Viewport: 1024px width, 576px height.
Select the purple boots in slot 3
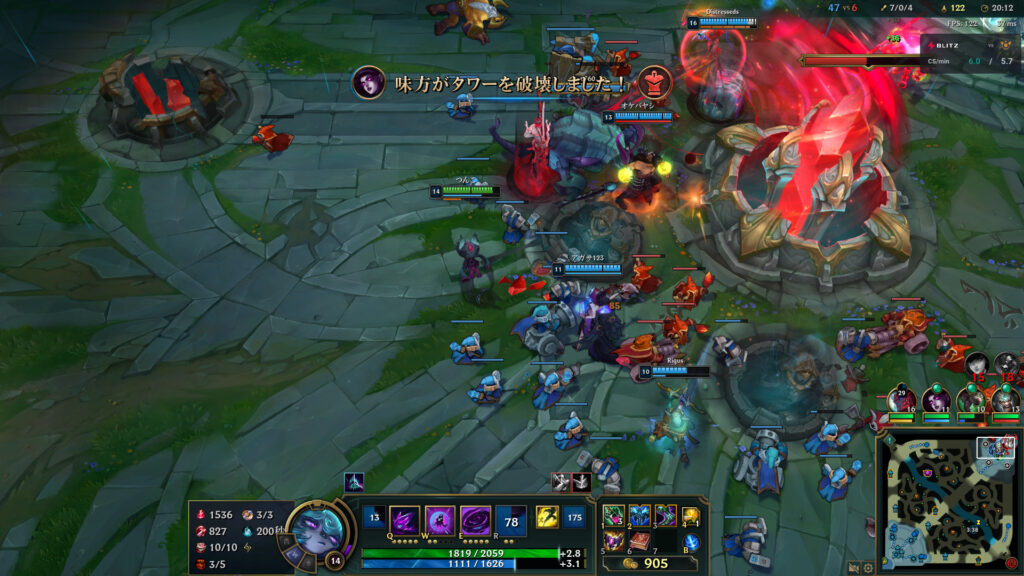point(665,516)
